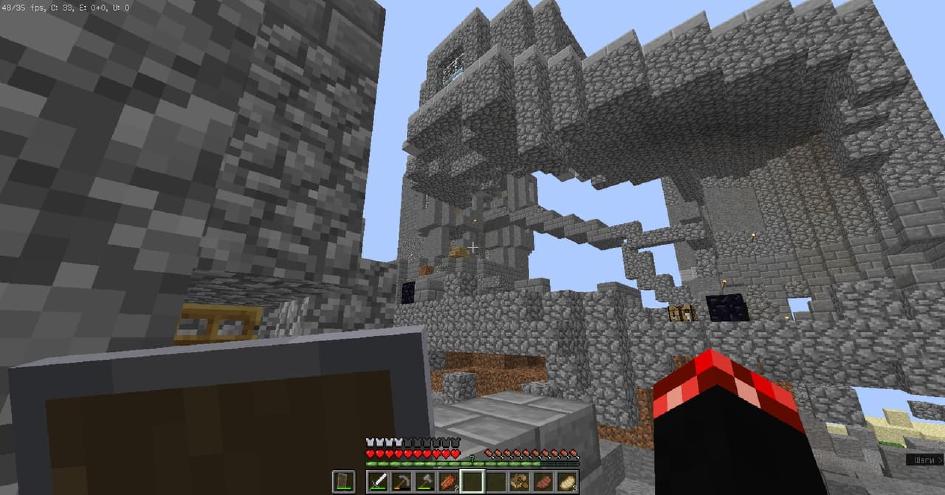The image size is (945, 495).
Task: Click the highlighted empty hotbar slot
Action: point(472,482)
